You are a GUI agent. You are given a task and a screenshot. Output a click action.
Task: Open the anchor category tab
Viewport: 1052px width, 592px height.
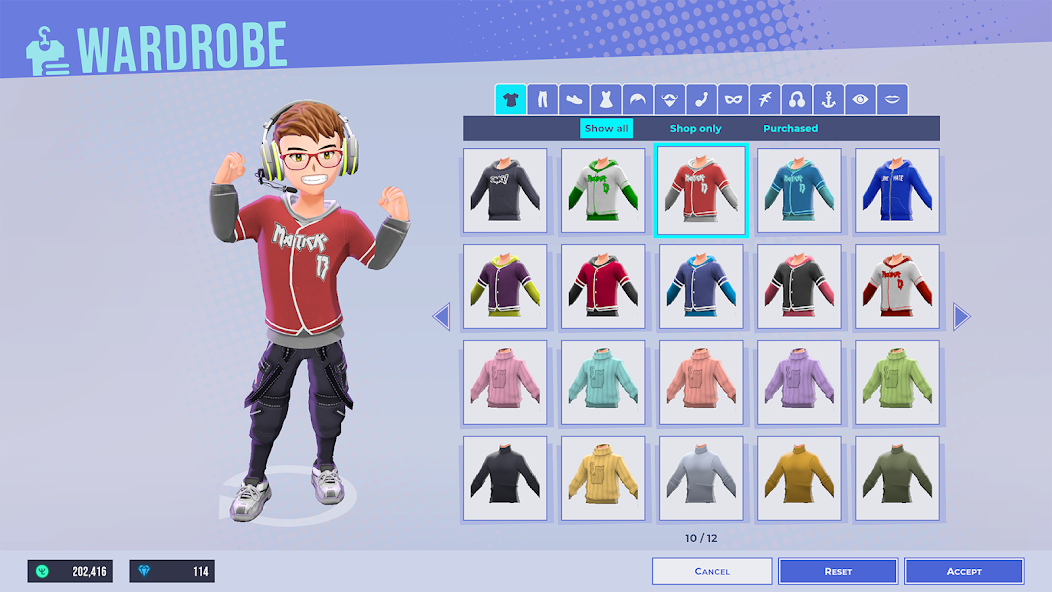[828, 99]
